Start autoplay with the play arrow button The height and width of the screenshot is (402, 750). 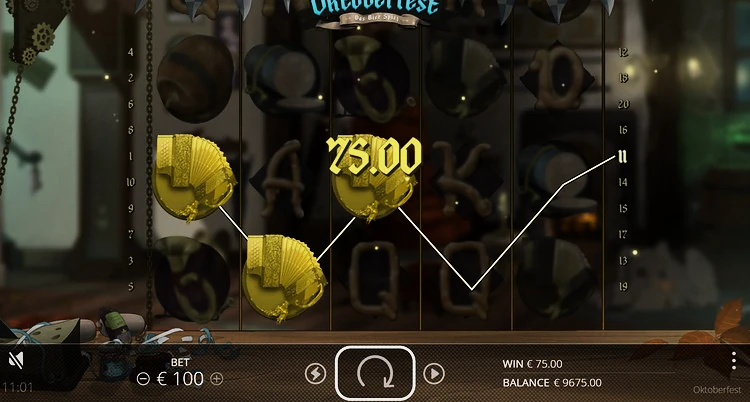tap(433, 374)
